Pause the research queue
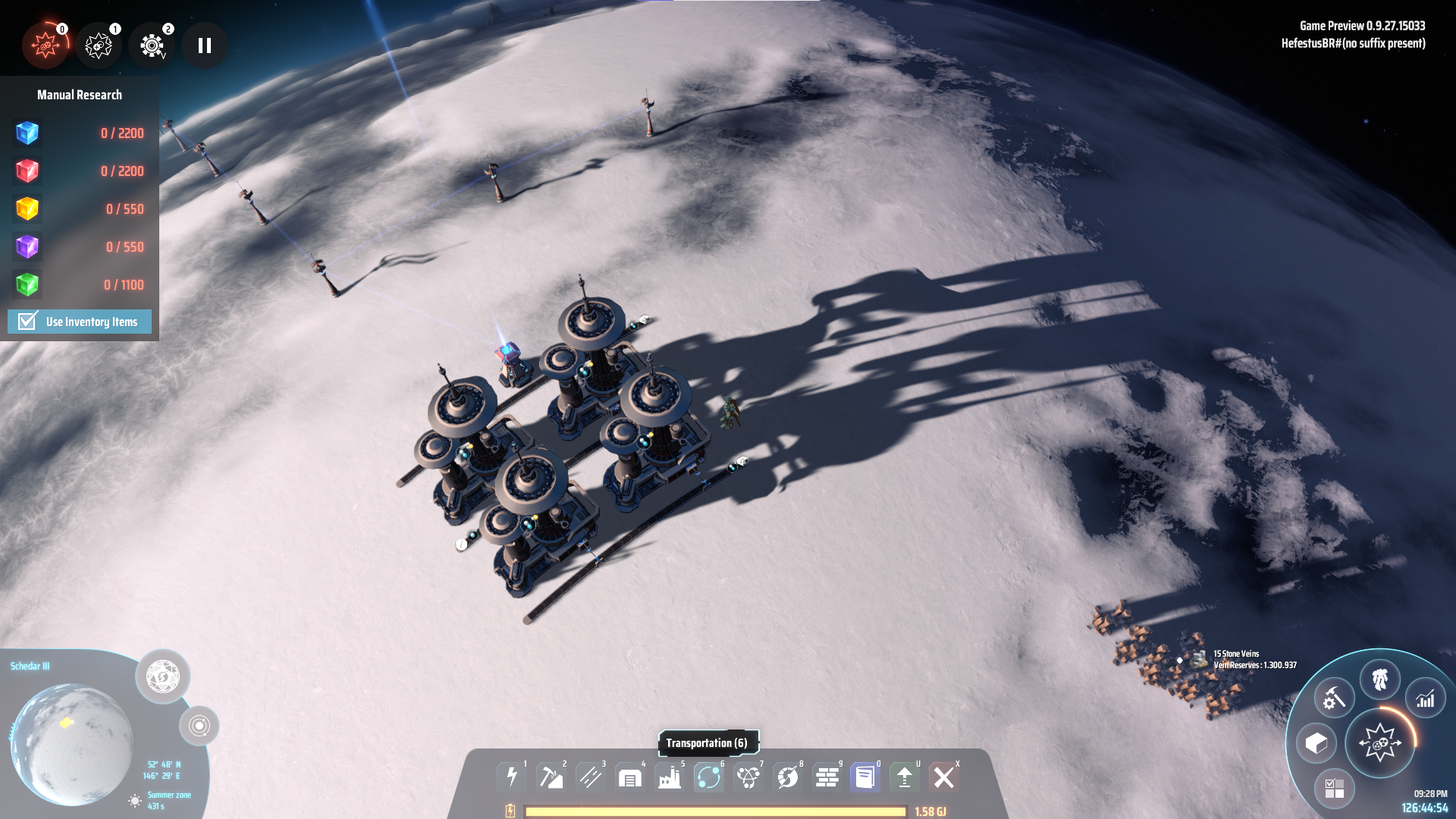The image size is (1456, 819). pyautogui.click(x=204, y=45)
